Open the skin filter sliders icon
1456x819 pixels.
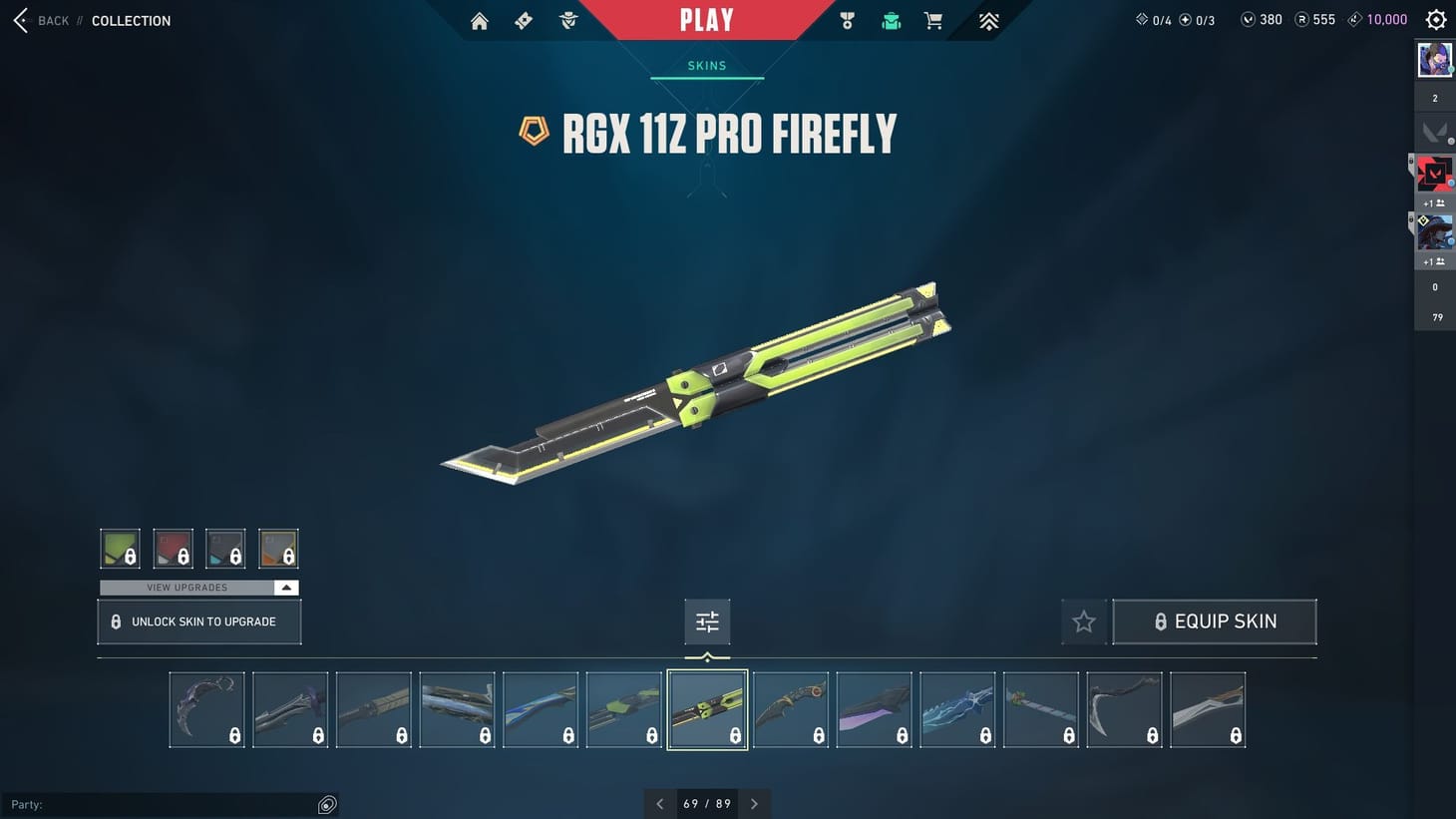click(707, 620)
